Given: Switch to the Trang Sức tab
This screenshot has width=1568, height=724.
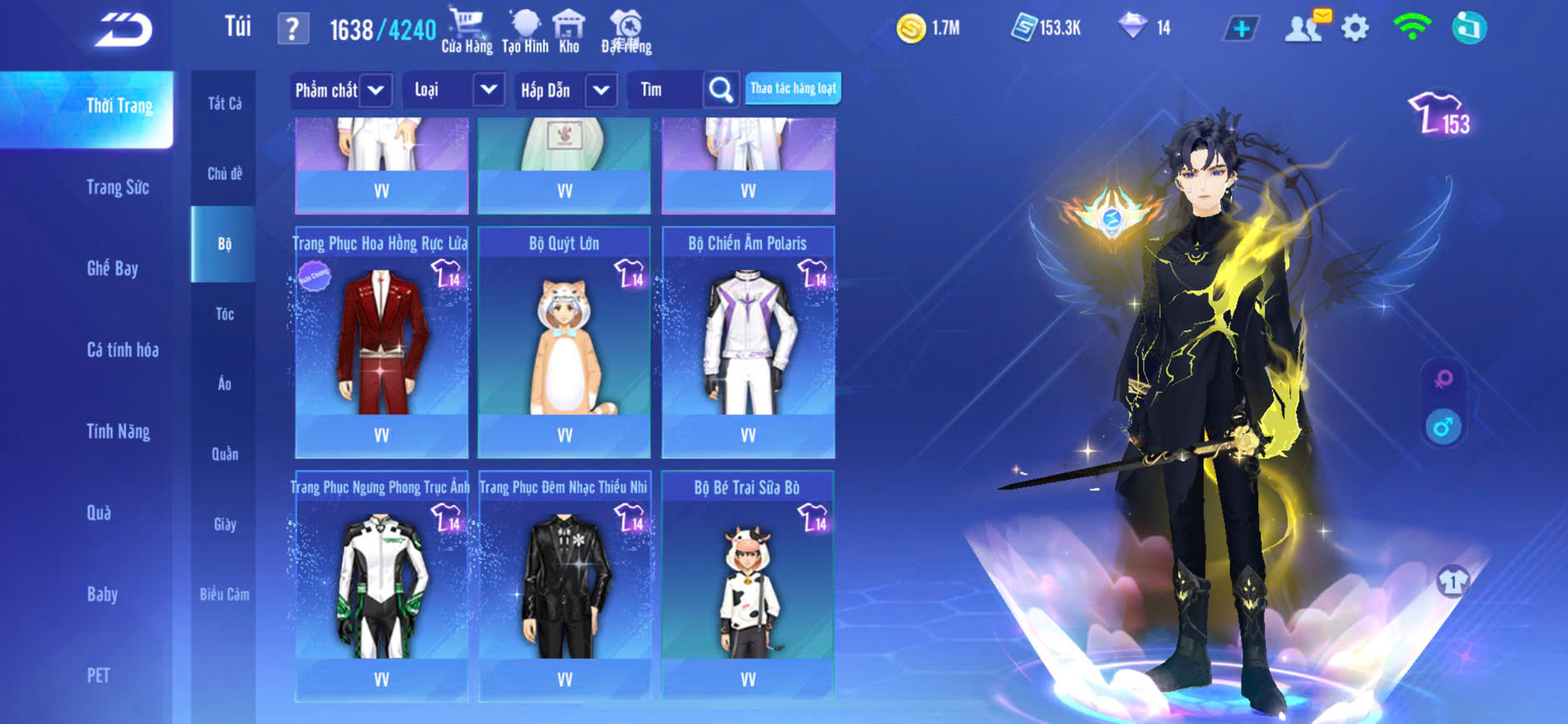Looking at the screenshot, I should click(117, 187).
